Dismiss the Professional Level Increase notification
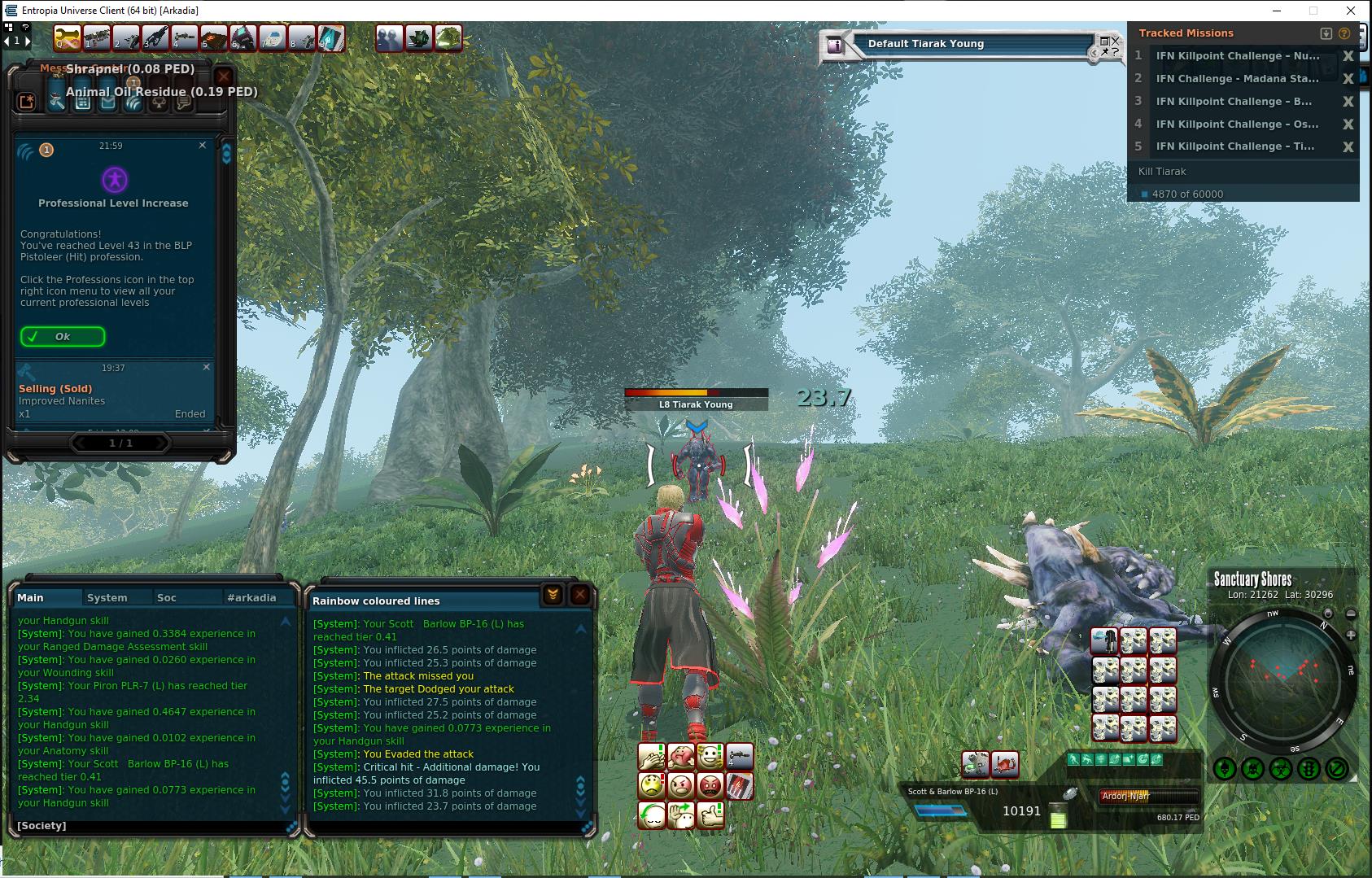Viewport: 1372px width, 878px height. click(x=203, y=145)
